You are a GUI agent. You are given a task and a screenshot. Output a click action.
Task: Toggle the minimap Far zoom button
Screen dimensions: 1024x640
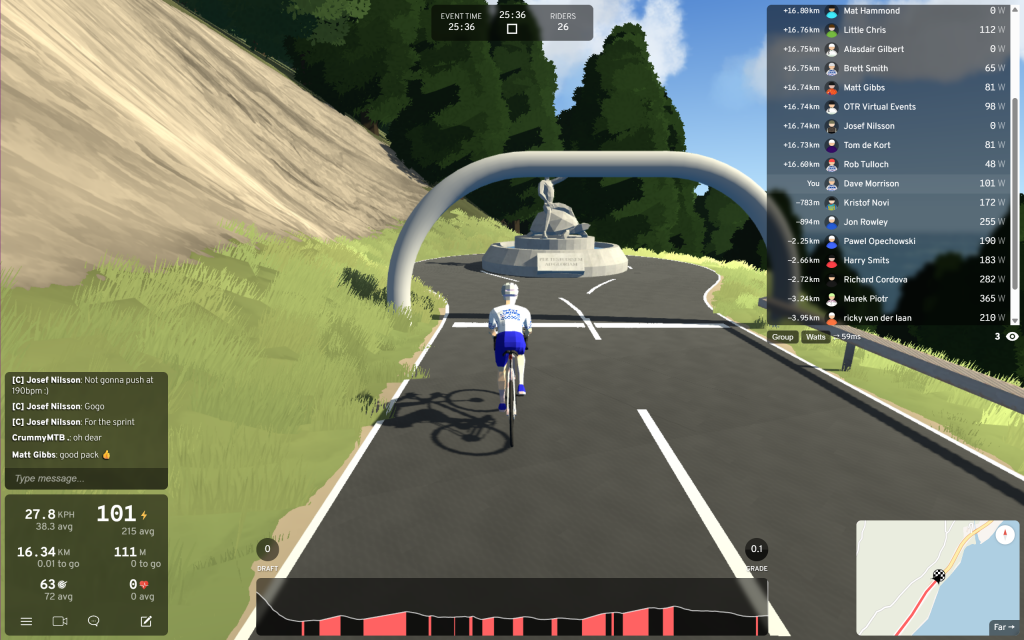point(1003,627)
